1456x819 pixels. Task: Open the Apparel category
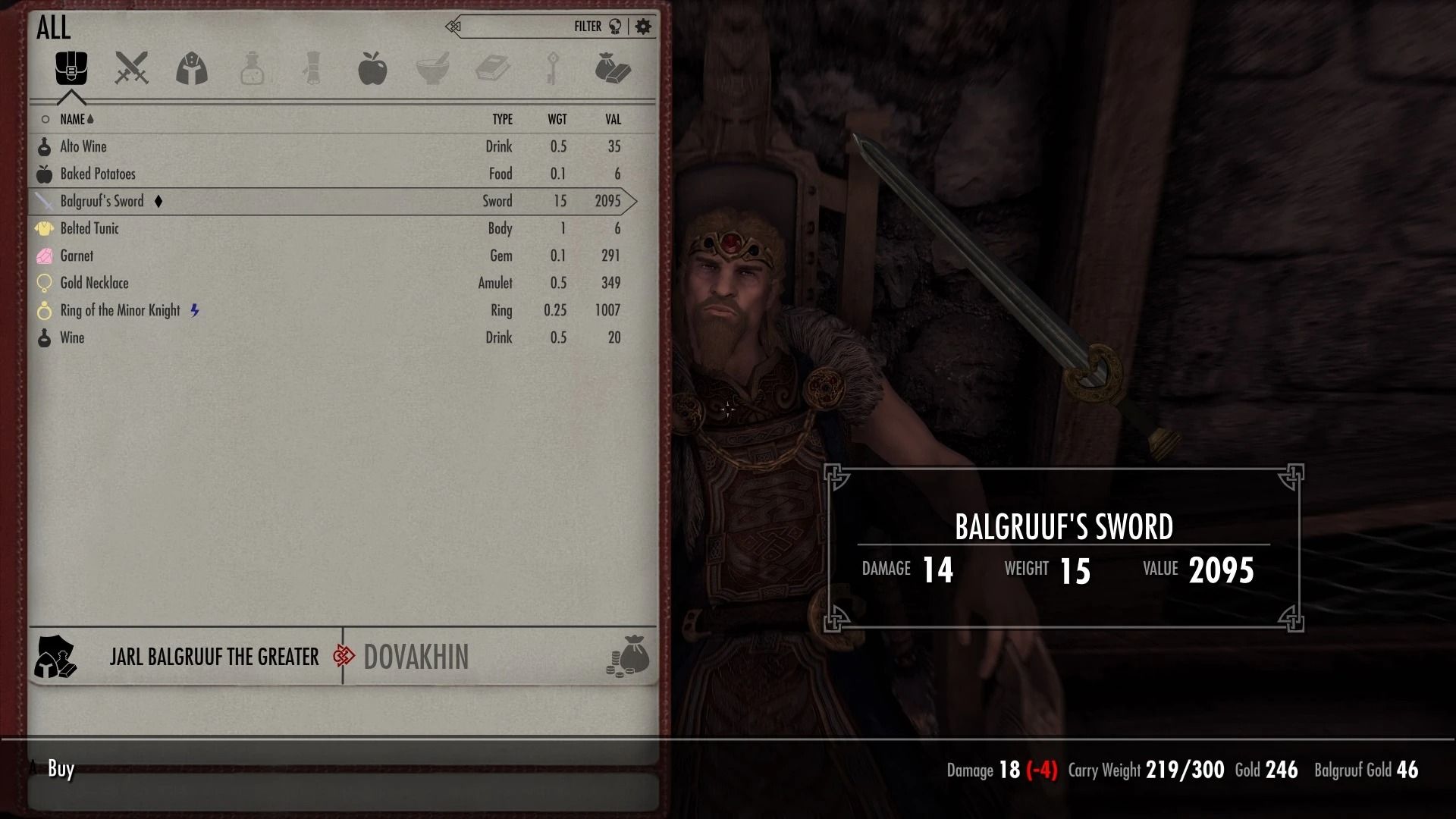point(191,68)
